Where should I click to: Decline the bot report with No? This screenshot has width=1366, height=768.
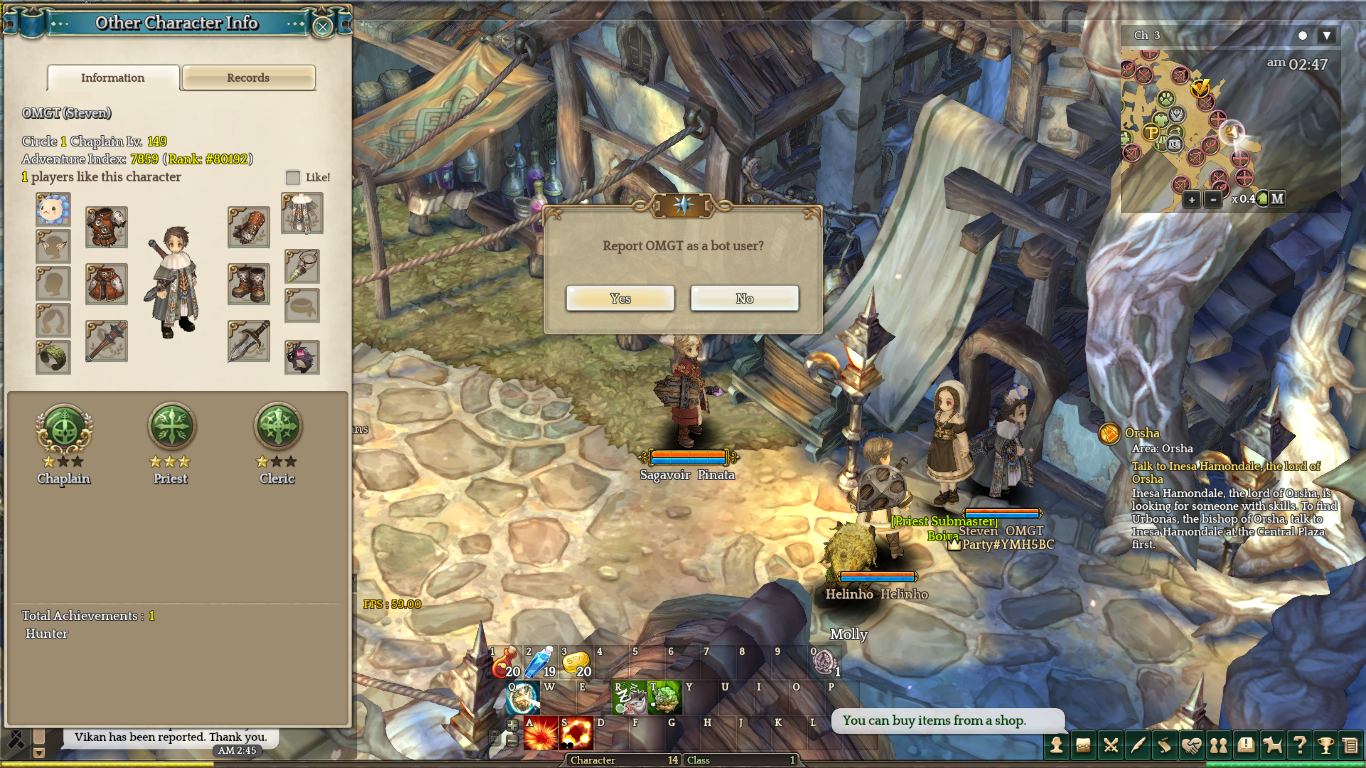point(744,299)
